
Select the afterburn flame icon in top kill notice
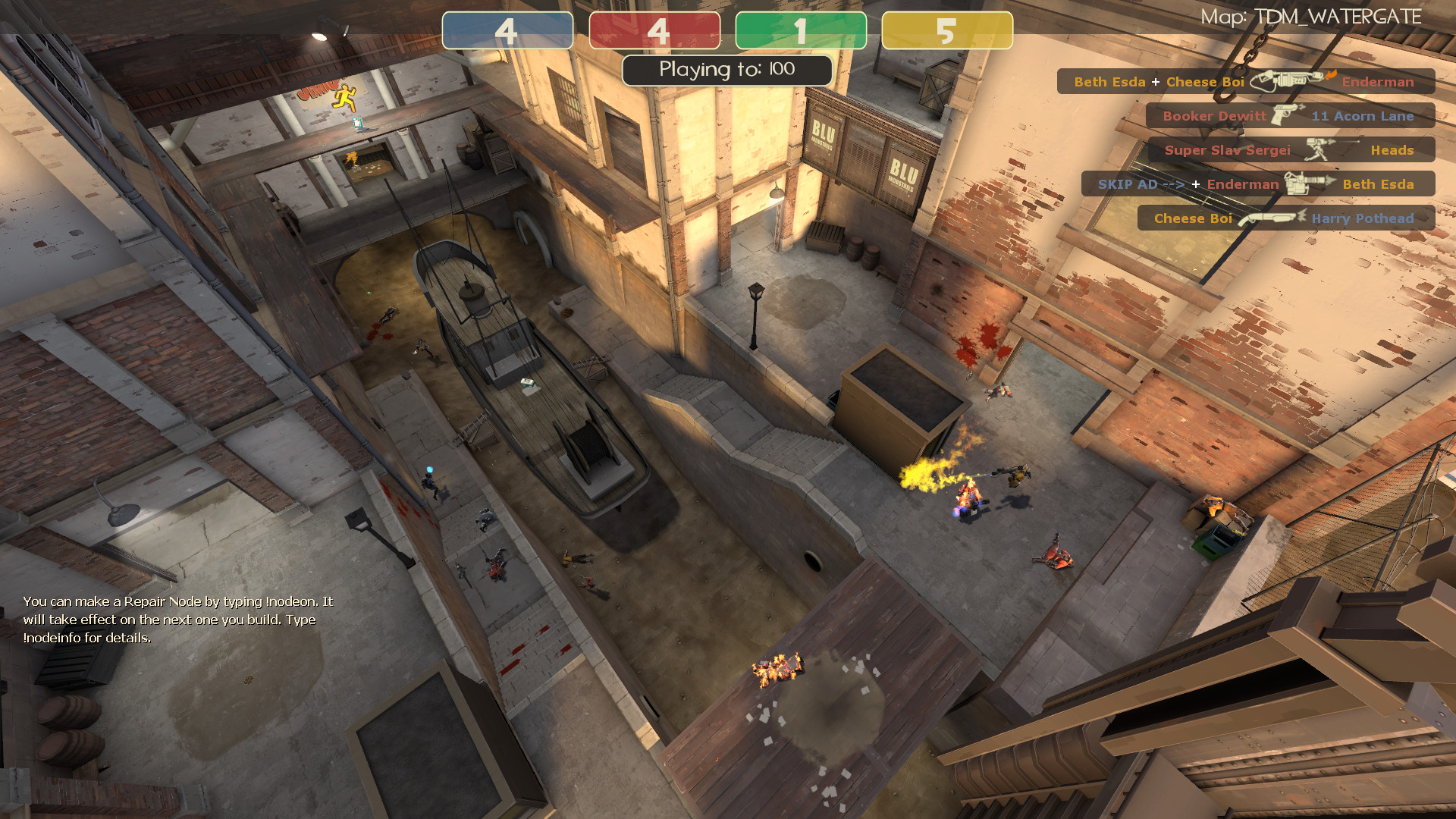pyautogui.click(x=1332, y=74)
